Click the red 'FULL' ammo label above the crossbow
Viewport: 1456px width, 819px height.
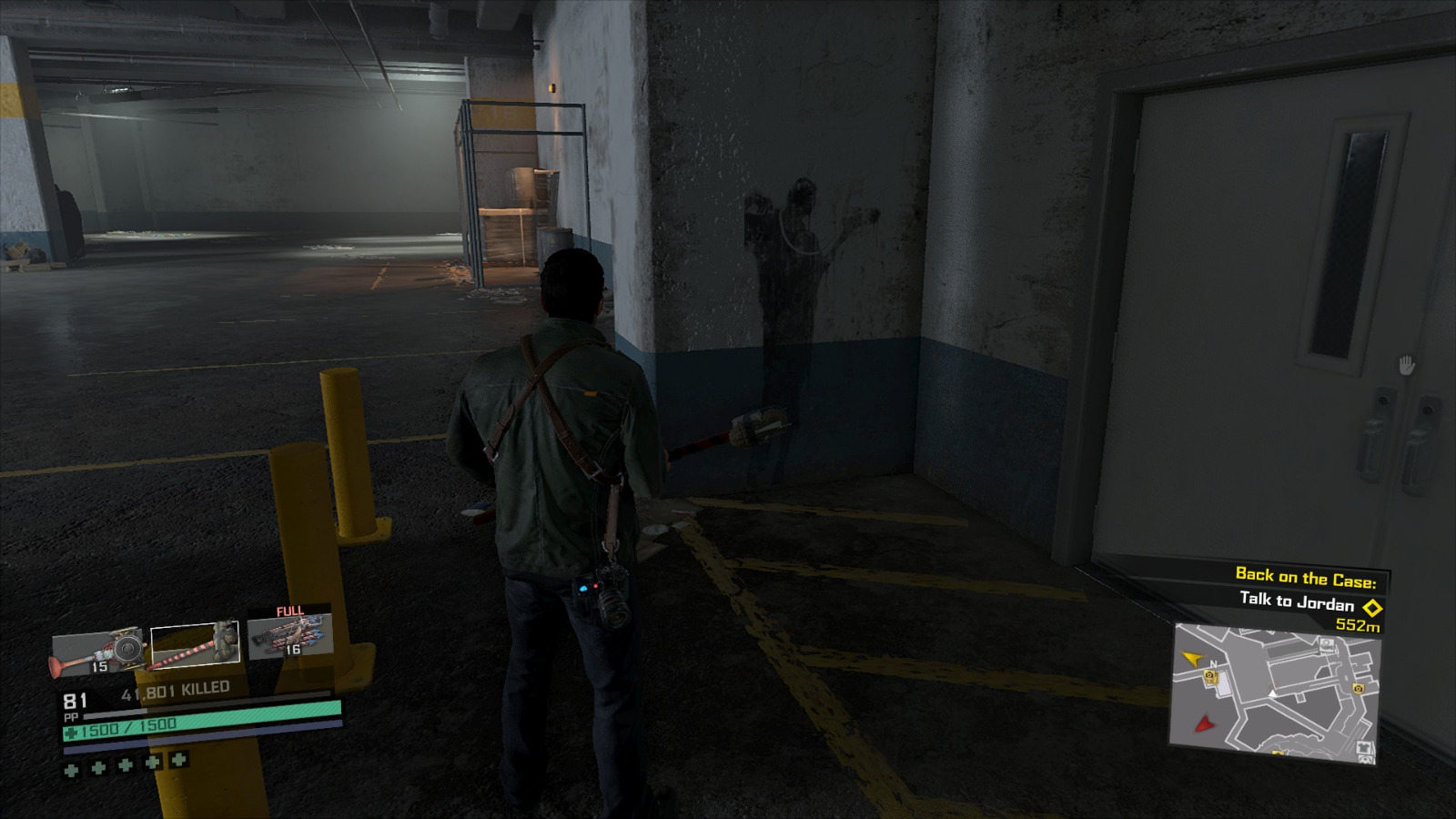tap(290, 610)
